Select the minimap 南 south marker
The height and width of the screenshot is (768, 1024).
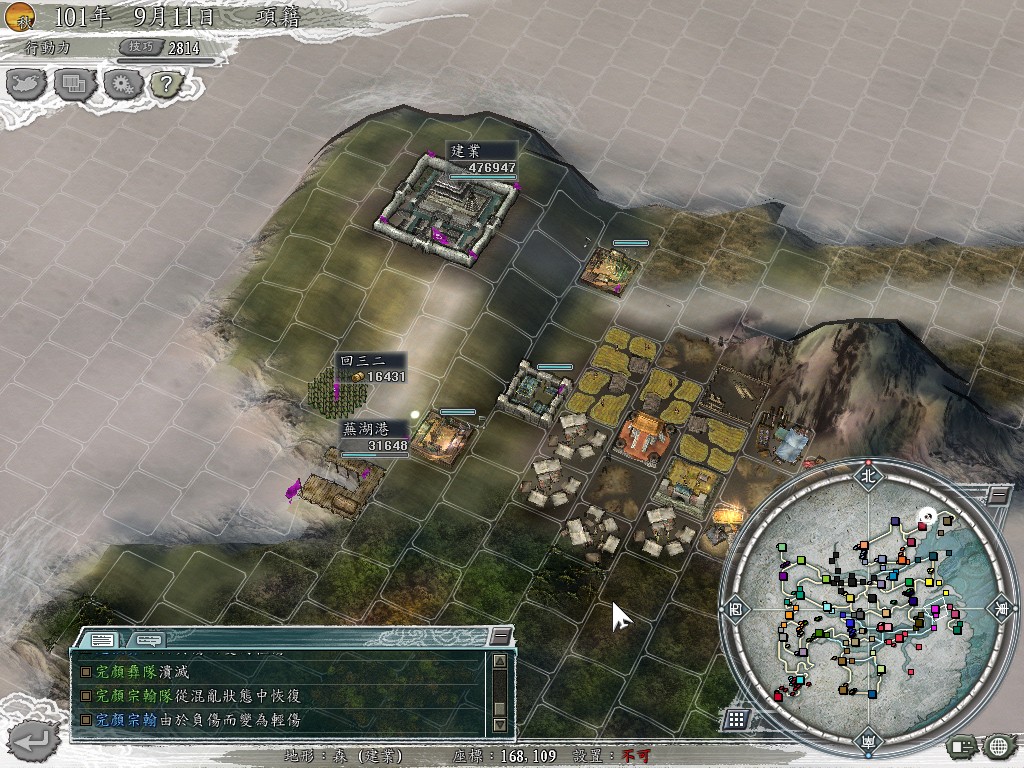[866, 741]
